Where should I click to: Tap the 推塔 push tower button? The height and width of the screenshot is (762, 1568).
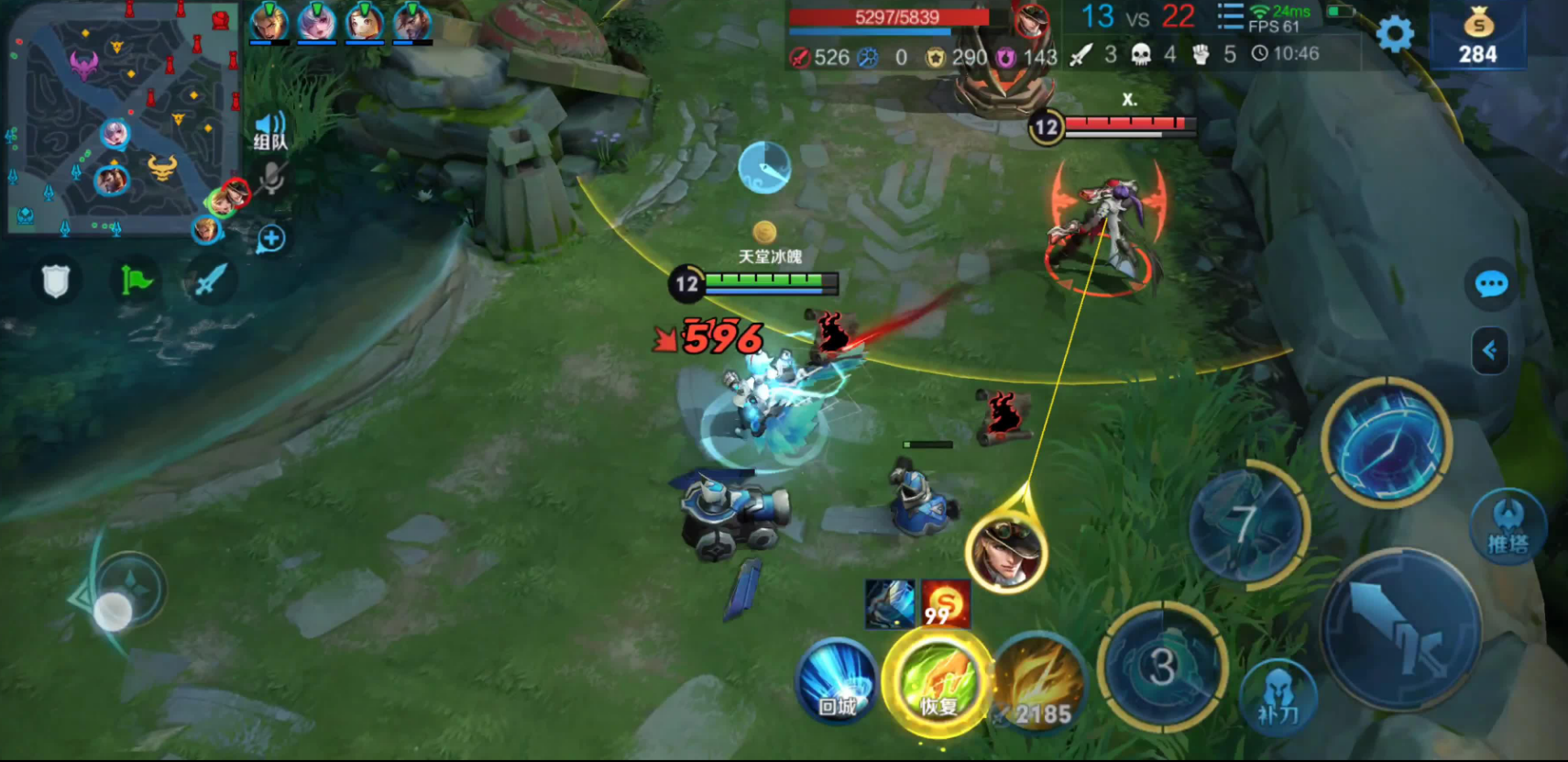(x=1508, y=527)
